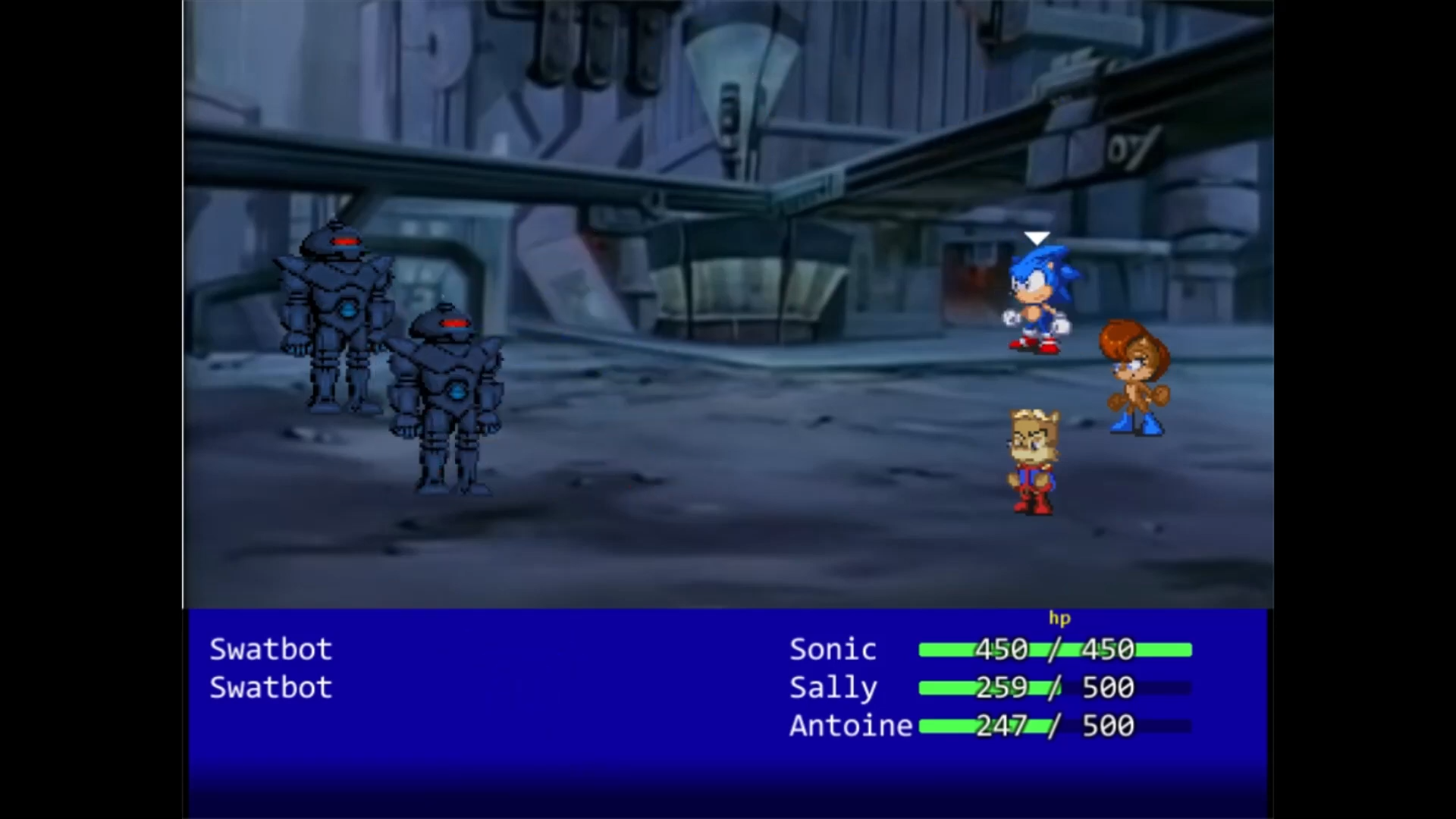Click the white target cursor above Sonic
Viewport: 1456px width, 819px height.
pos(1037,237)
